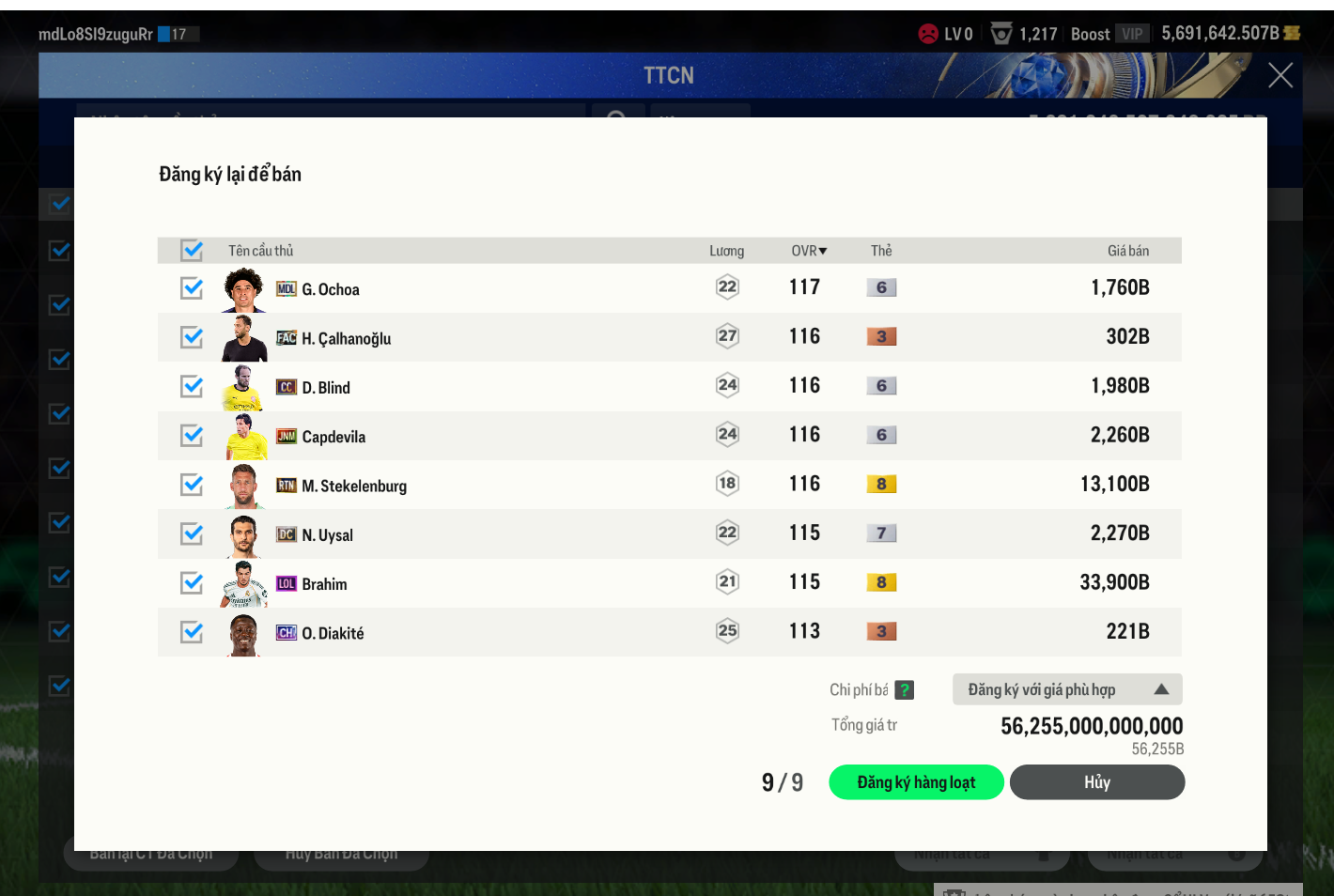Toggle M. Stekelenburg's checkbox
The height and width of the screenshot is (896, 1334).
[192, 485]
